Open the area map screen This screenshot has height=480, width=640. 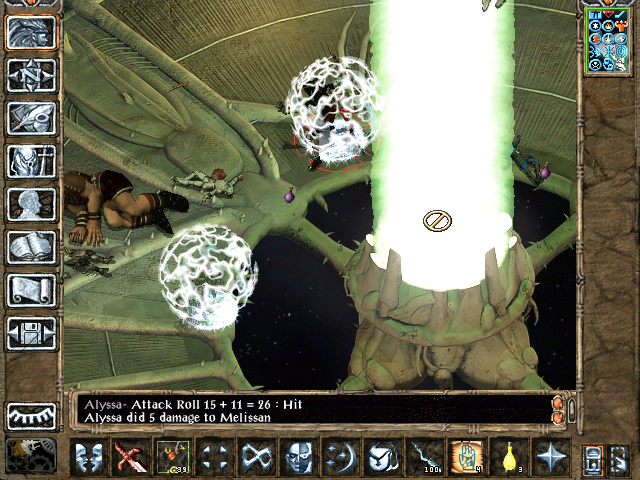[30, 75]
